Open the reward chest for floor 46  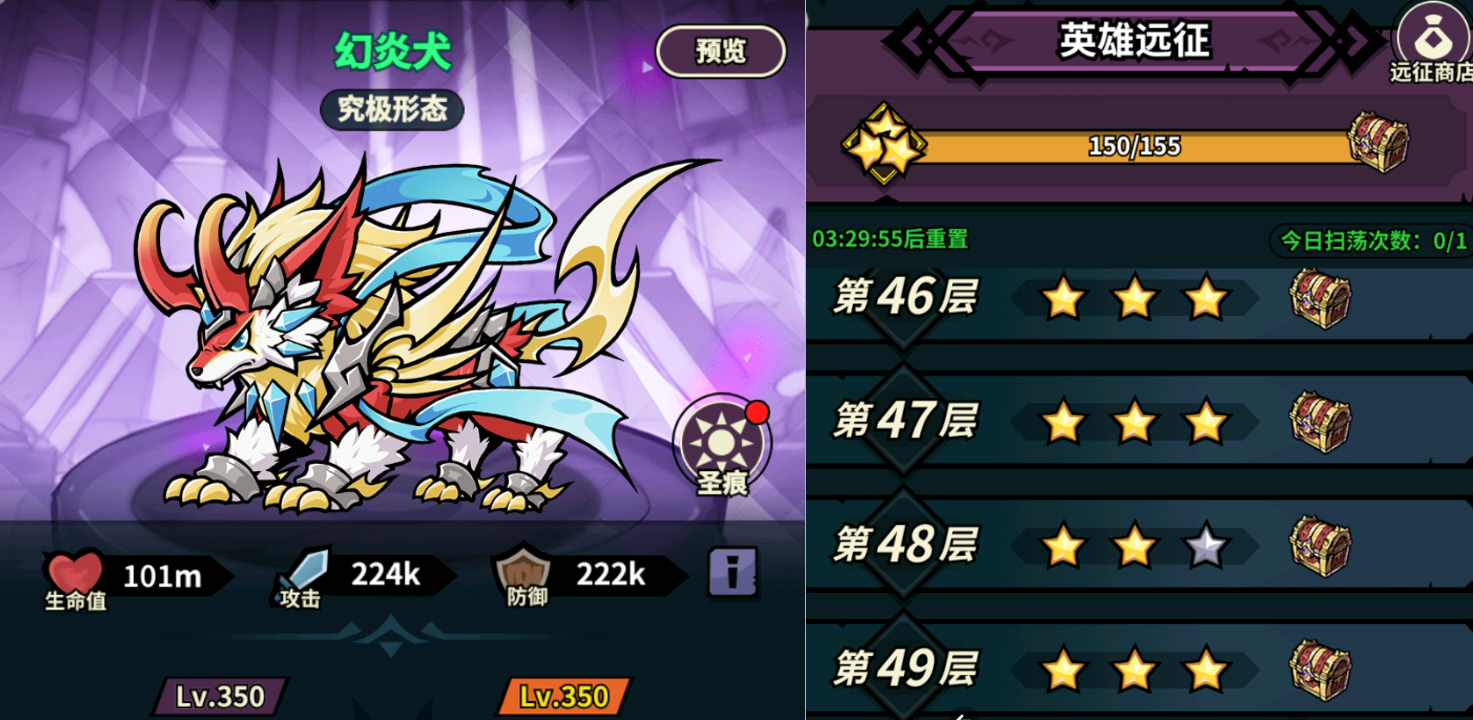[x=1319, y=299]
